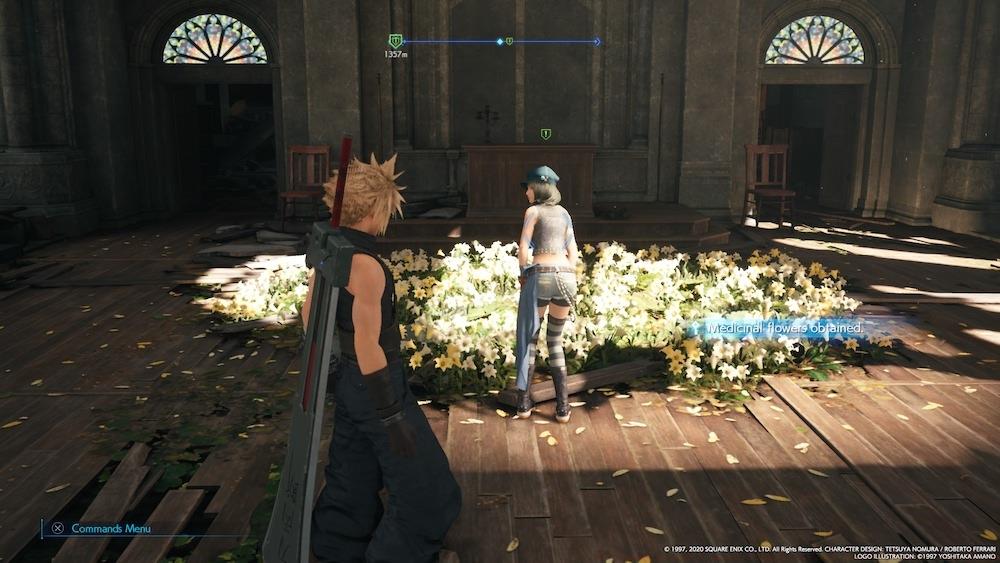Select the small green marker at the compass center
The width and height of the screenshot is (1000, 563).
[x=509, y=42]
